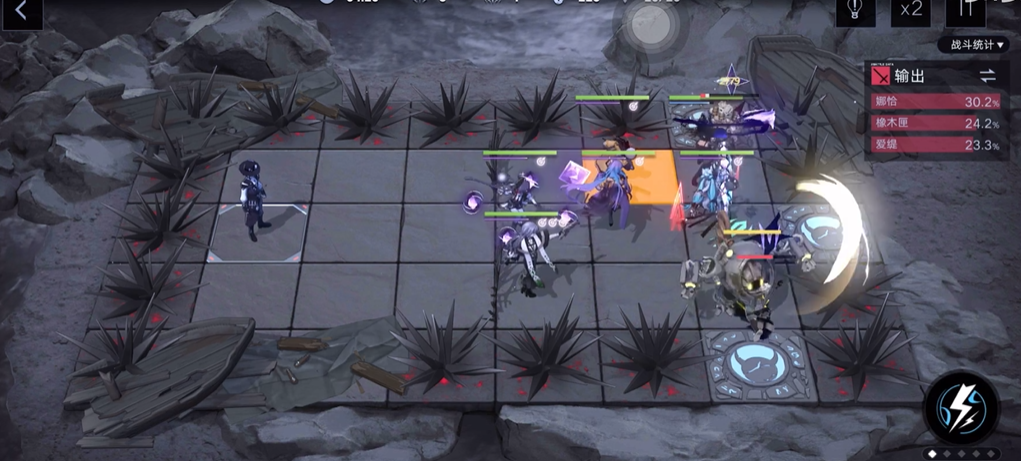
Task: Select 娜恰 row in damage stats
Action: (936, 102)
